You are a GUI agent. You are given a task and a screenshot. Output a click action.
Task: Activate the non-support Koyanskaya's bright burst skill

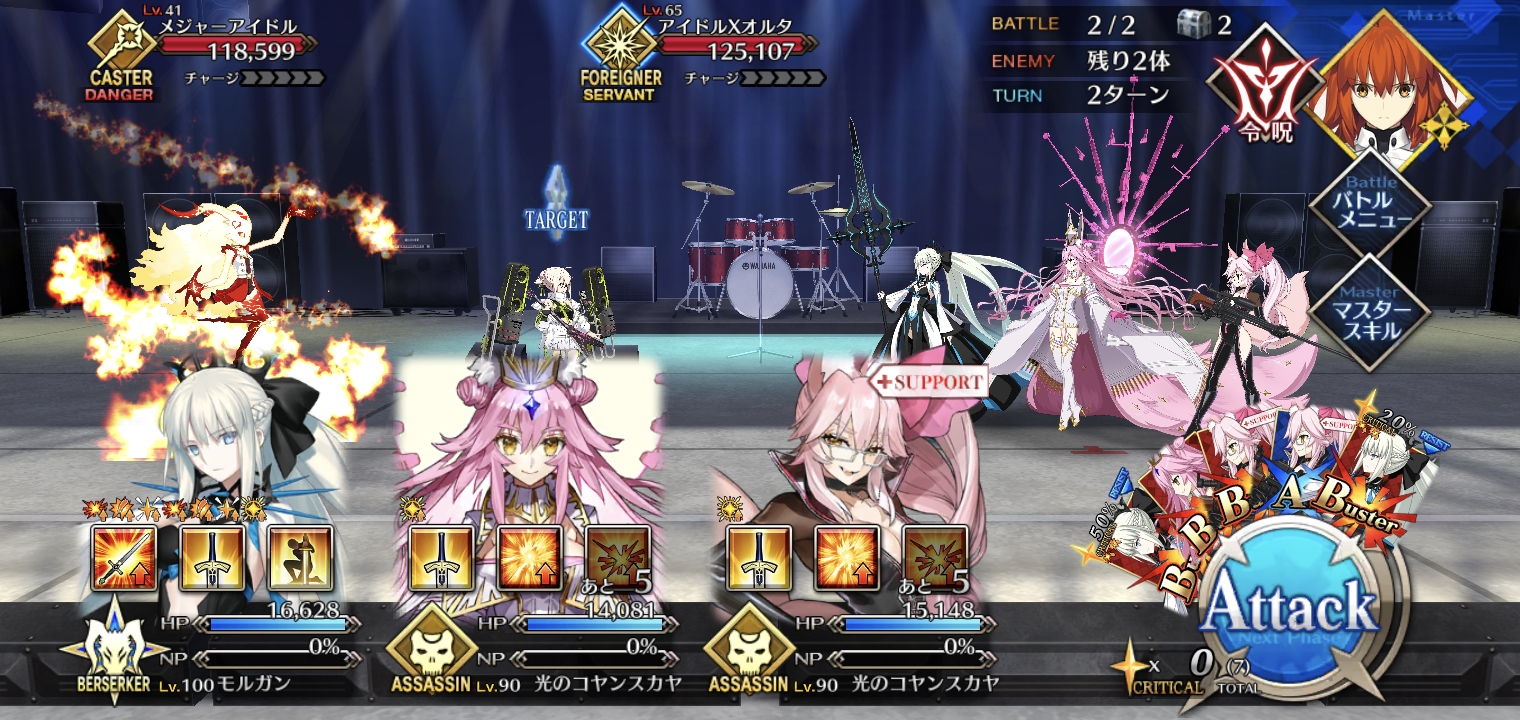[530, 559]
